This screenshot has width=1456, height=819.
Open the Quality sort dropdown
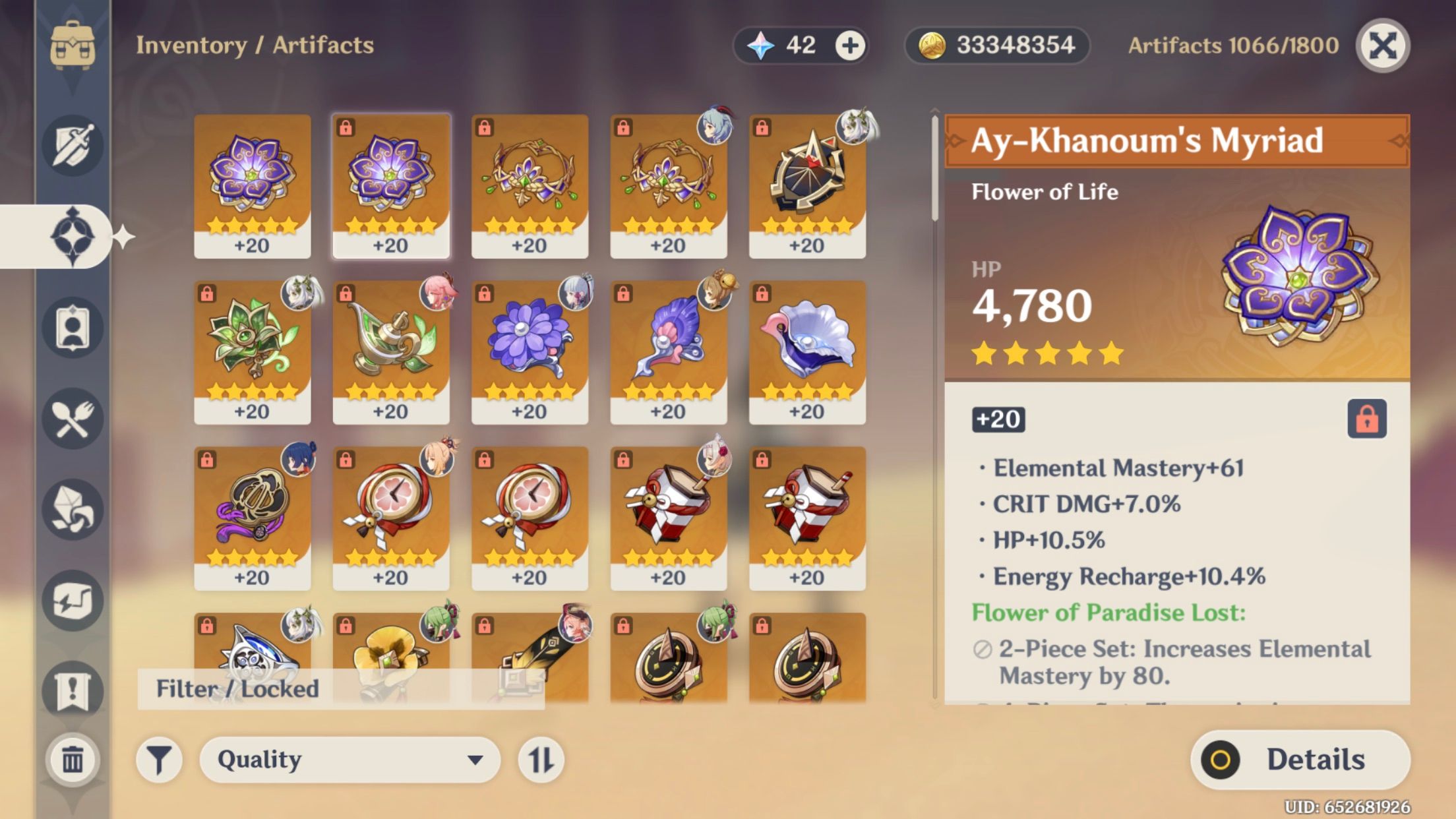coord(351,760)
